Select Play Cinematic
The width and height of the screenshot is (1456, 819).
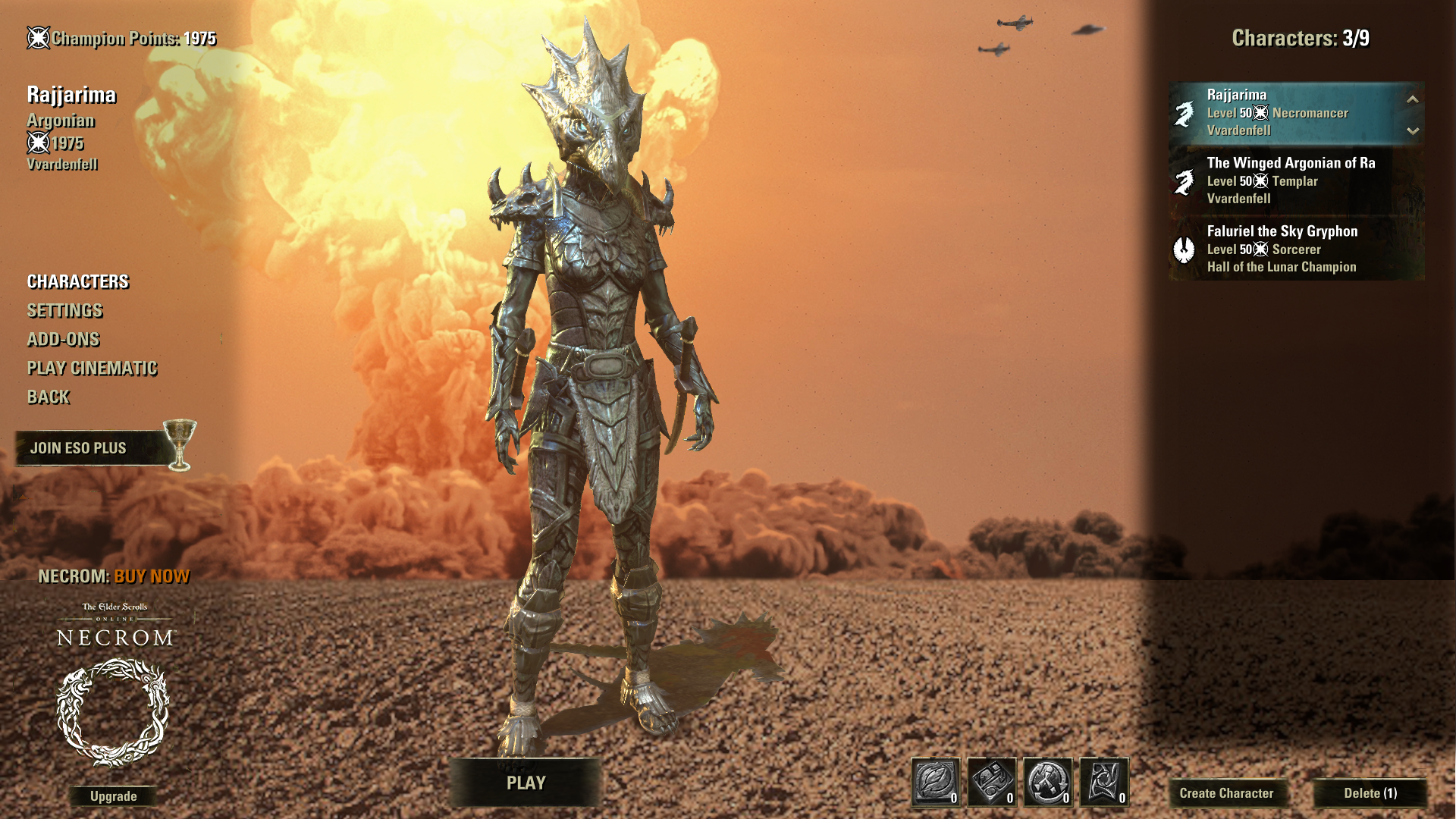[92, 369]
